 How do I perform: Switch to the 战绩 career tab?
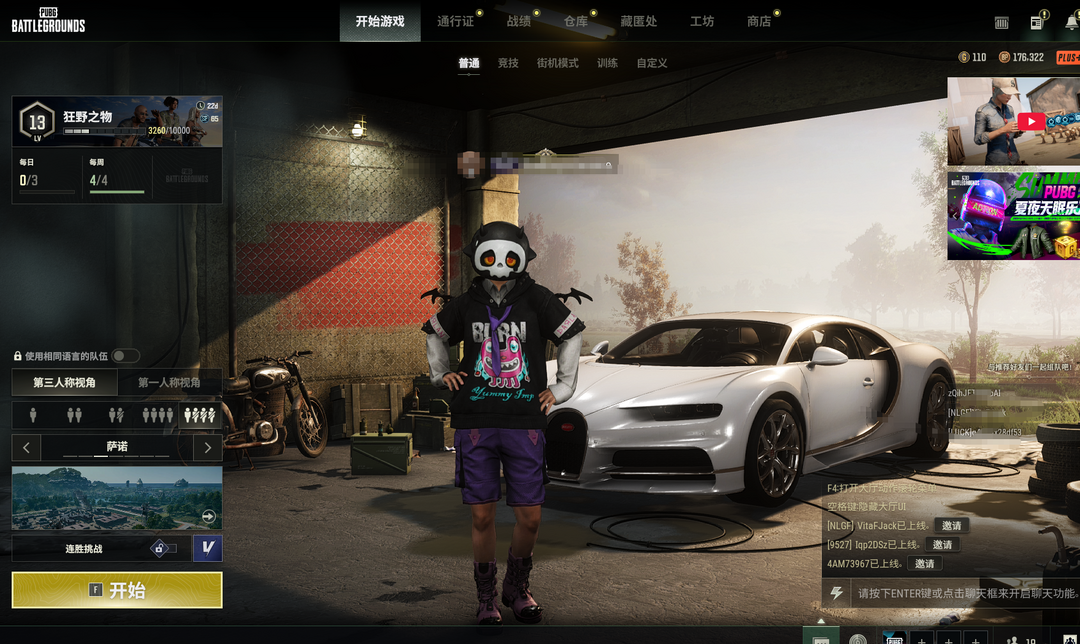pos(518,21)
